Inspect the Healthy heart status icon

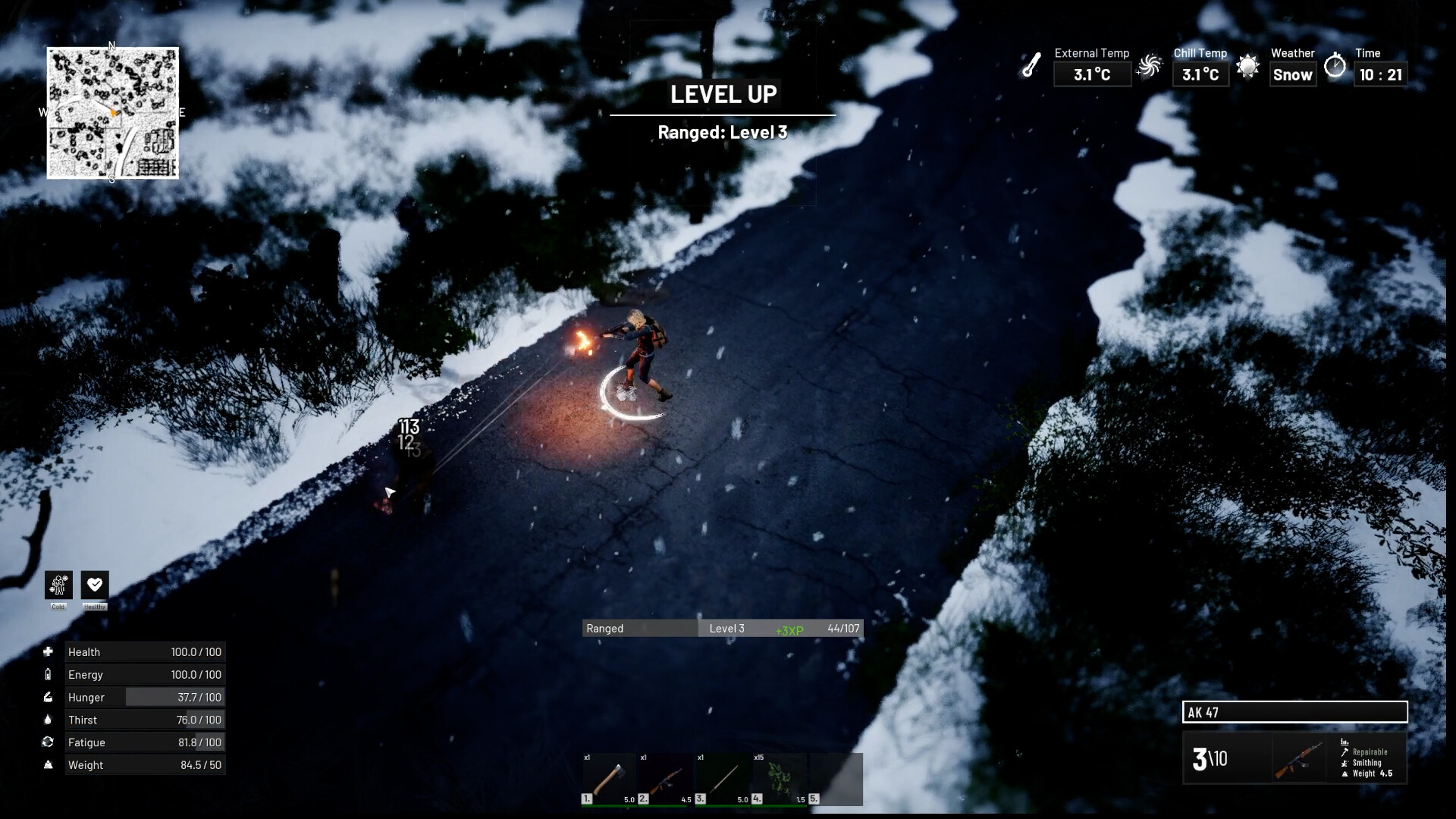coord(95,585)
